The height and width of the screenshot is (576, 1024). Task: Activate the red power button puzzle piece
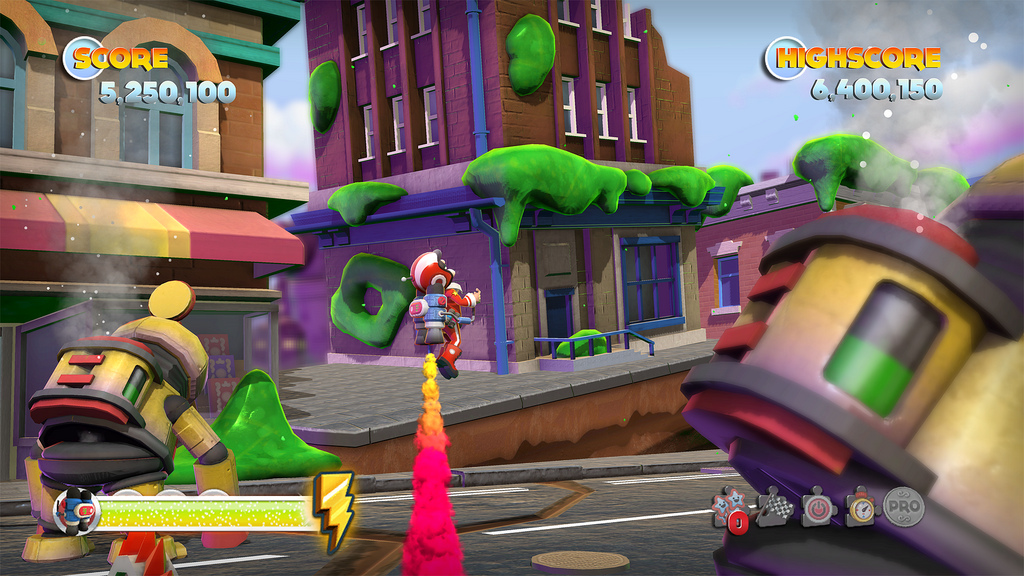(x=819, y=506)
